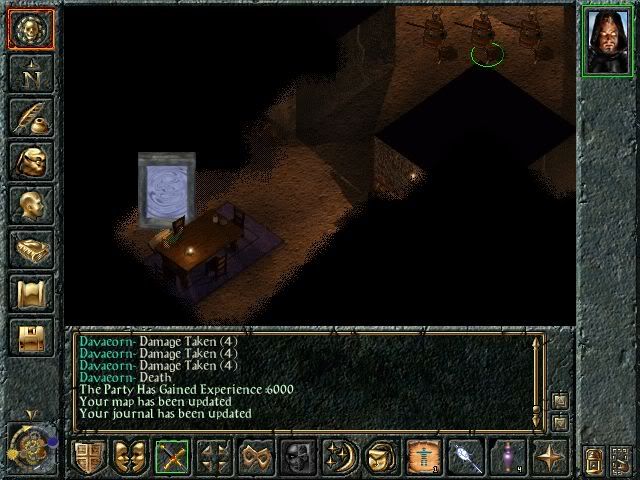Open Cast Spell with moon and stars icon

[x=338, y=456]
